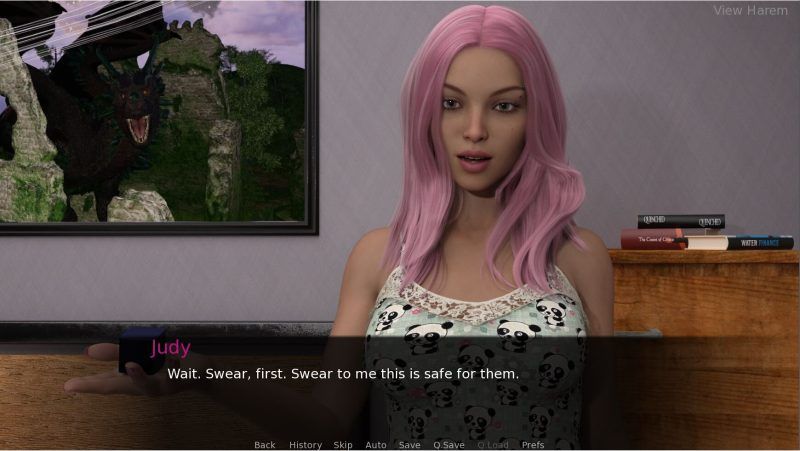Open the Save game menu
The image size is (800, 451).
pyautogui.click(x=409, y=445)
